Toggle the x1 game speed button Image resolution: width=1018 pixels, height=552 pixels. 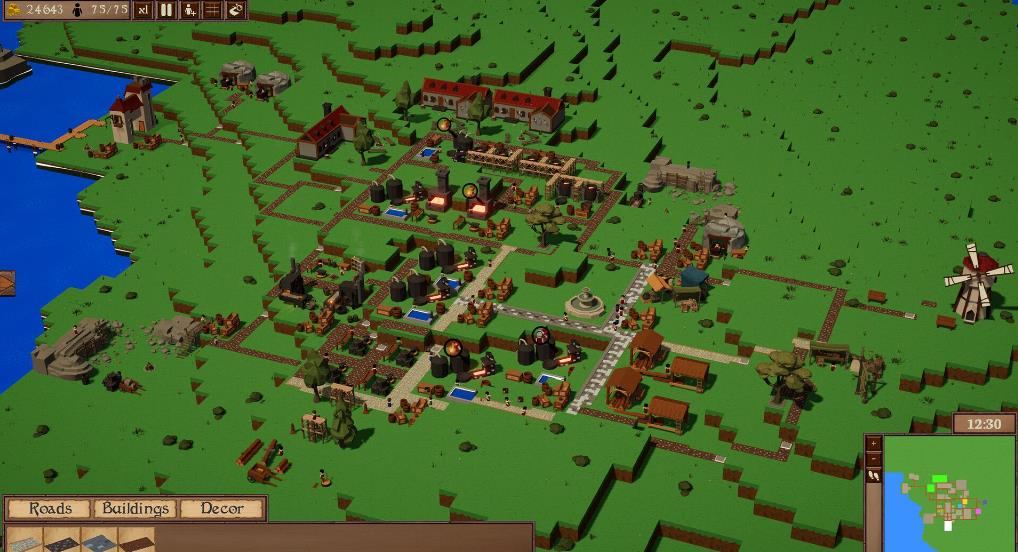(143, 10)
